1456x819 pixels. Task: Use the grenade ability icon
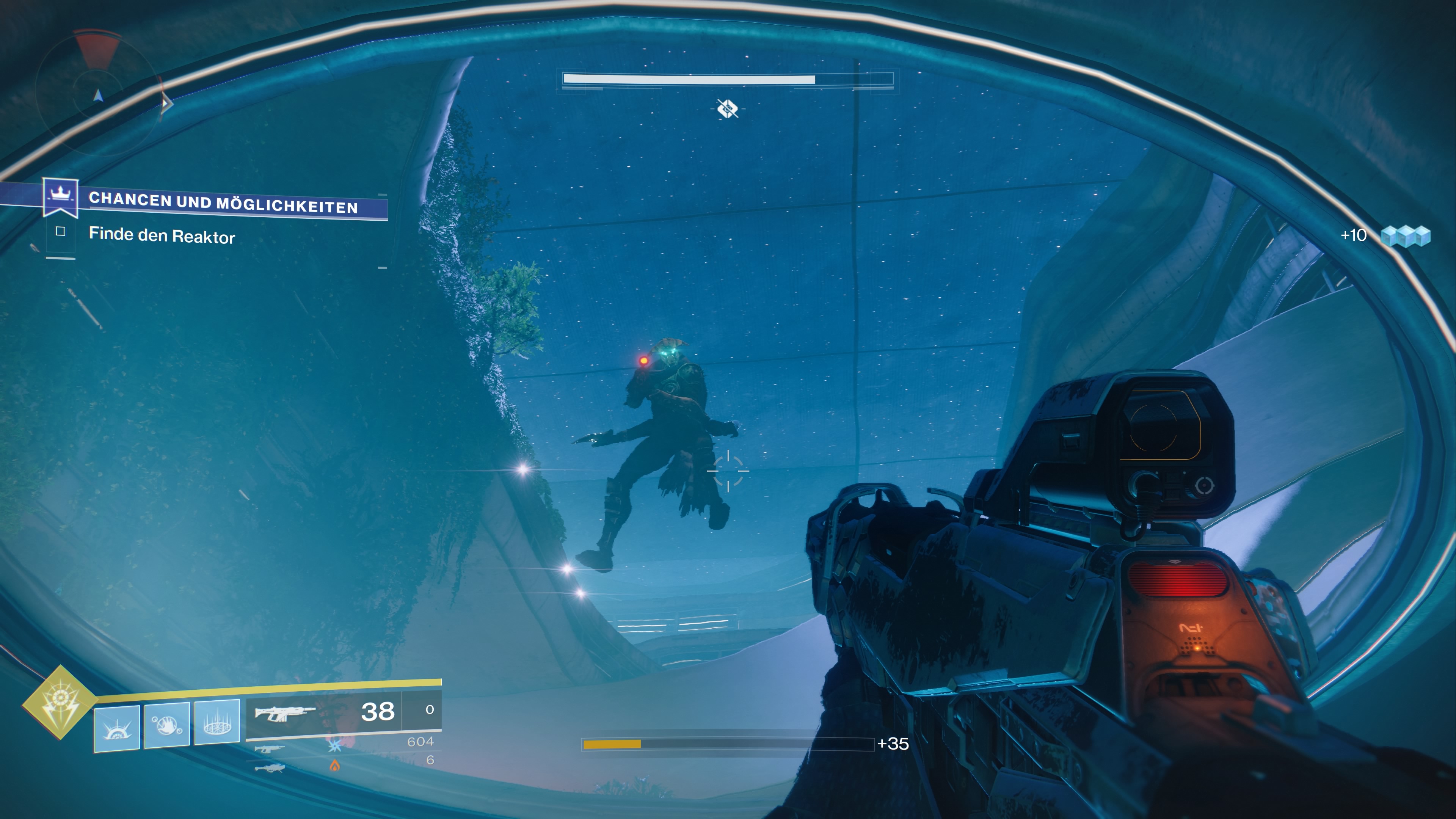pos(117,728)
